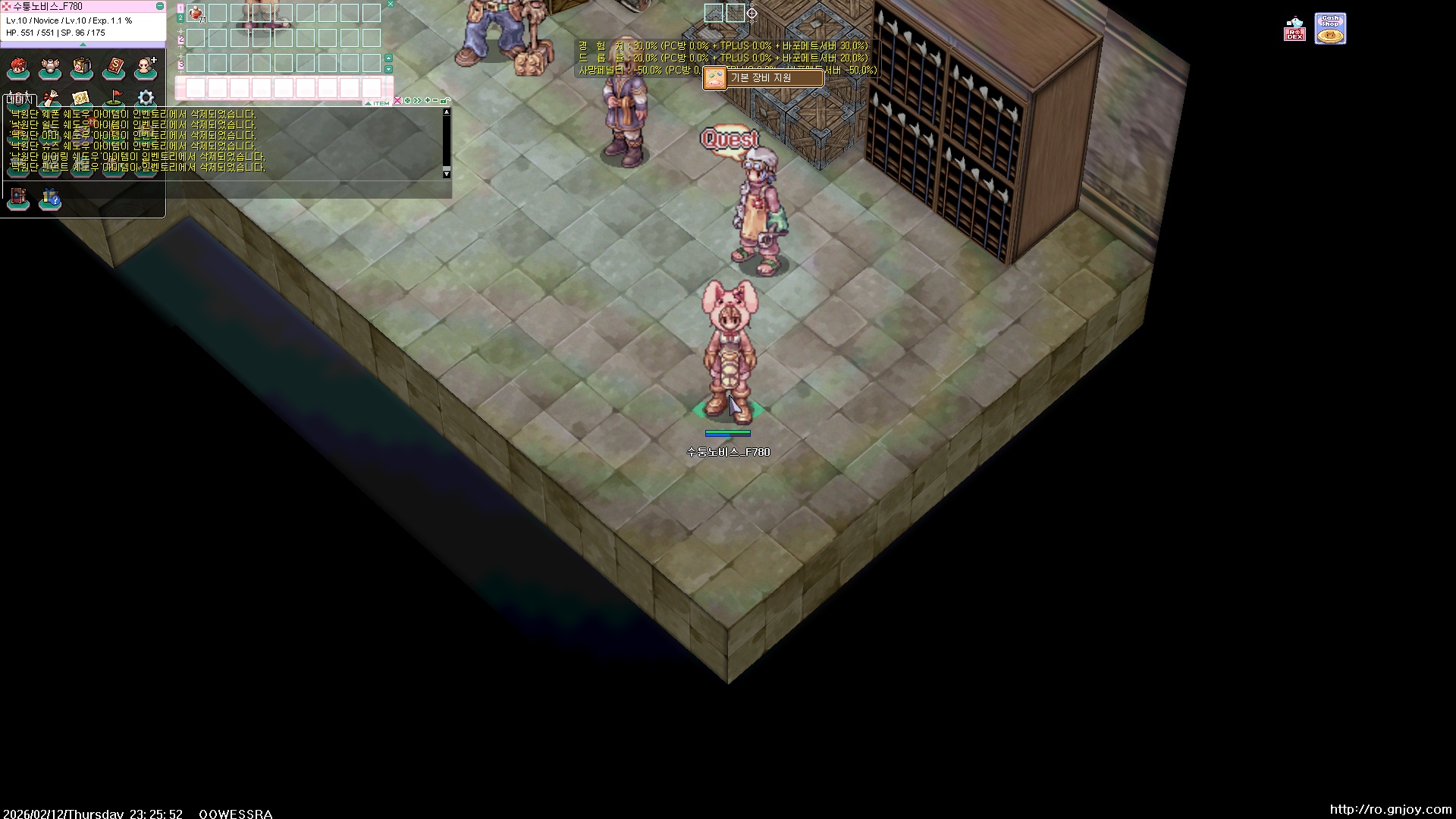Open the Cash Shop

[x=1330, y=29]
